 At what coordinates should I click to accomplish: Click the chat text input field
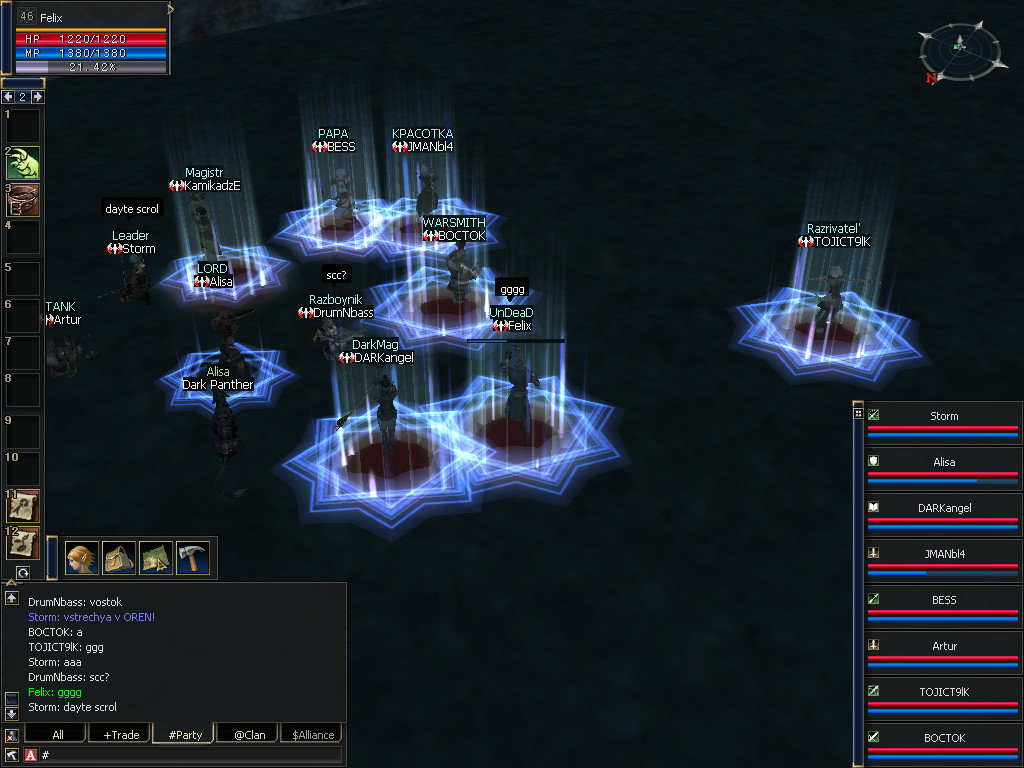[190, 755]
